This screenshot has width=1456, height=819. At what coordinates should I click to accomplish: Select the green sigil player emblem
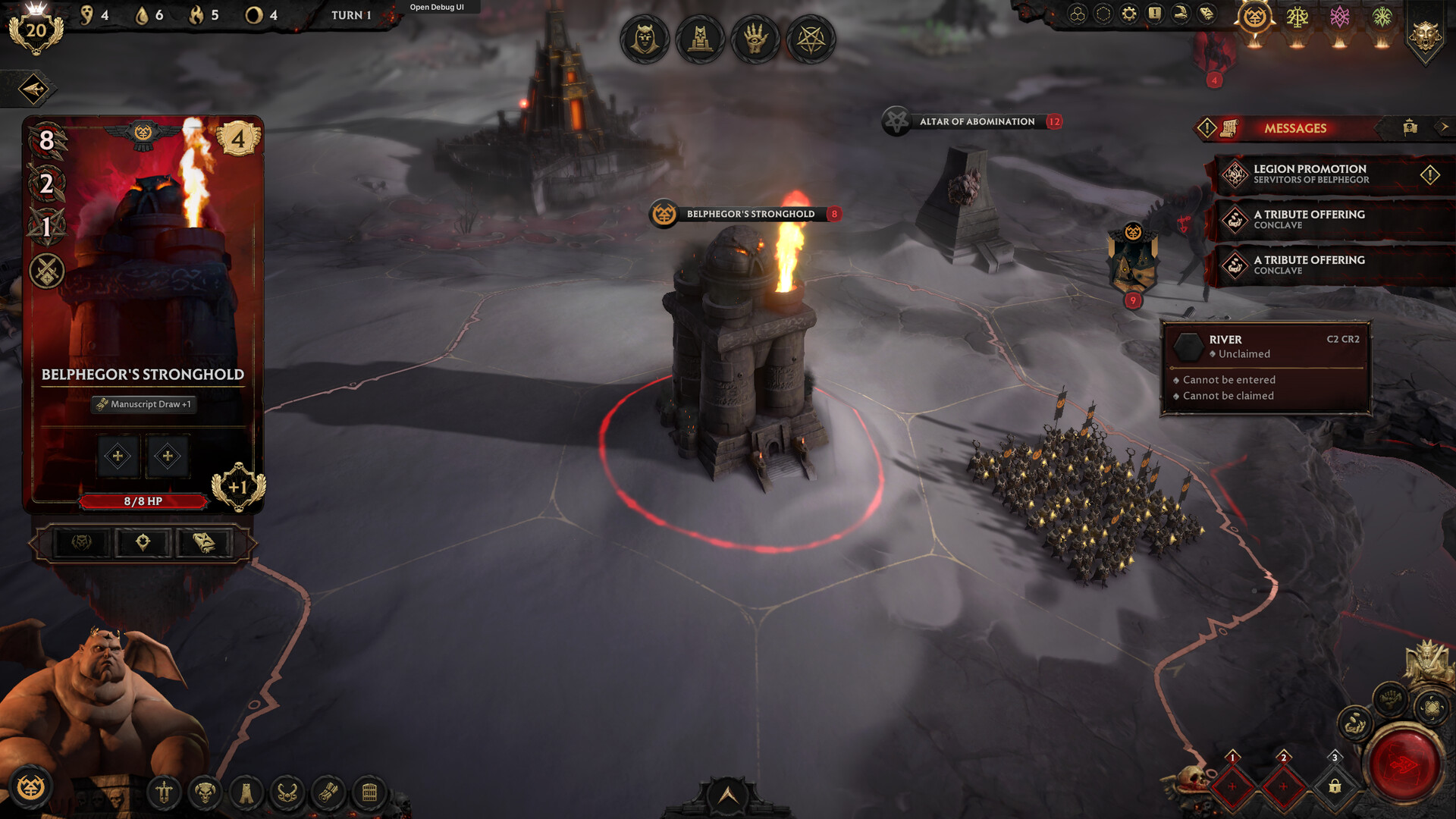coord(1382,17)
